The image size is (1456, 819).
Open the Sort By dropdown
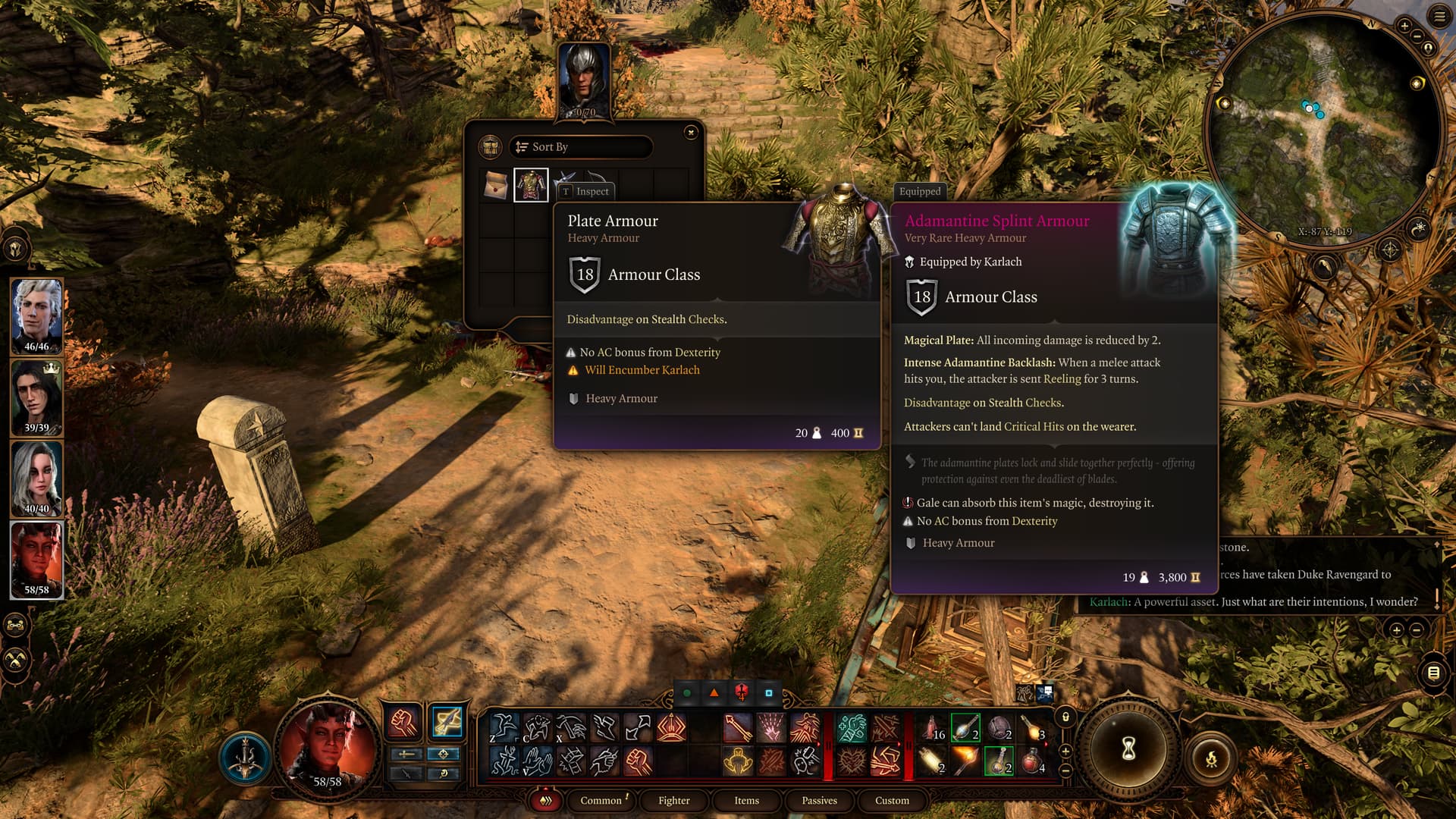point(581,147)
